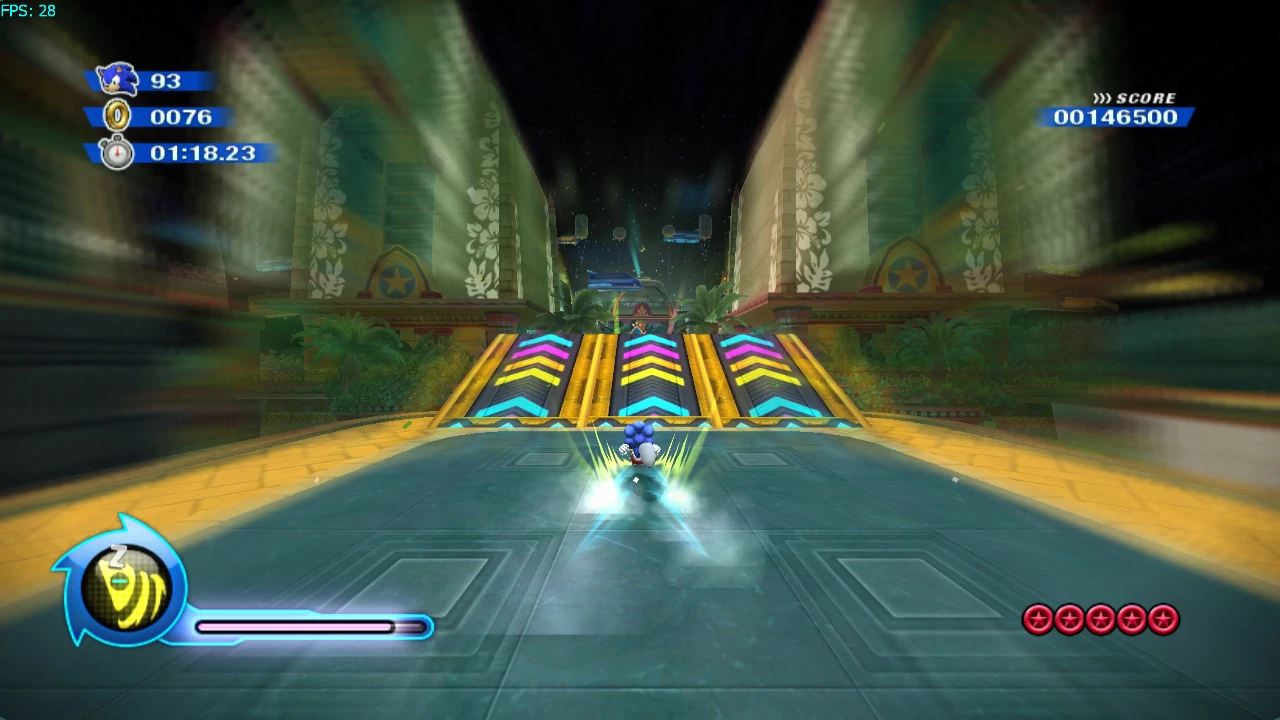Image resolution: width=1280 pixels, height=720 pixels.
Task: Click the stopwatch timer icon
Action: [x=116, y=153]
